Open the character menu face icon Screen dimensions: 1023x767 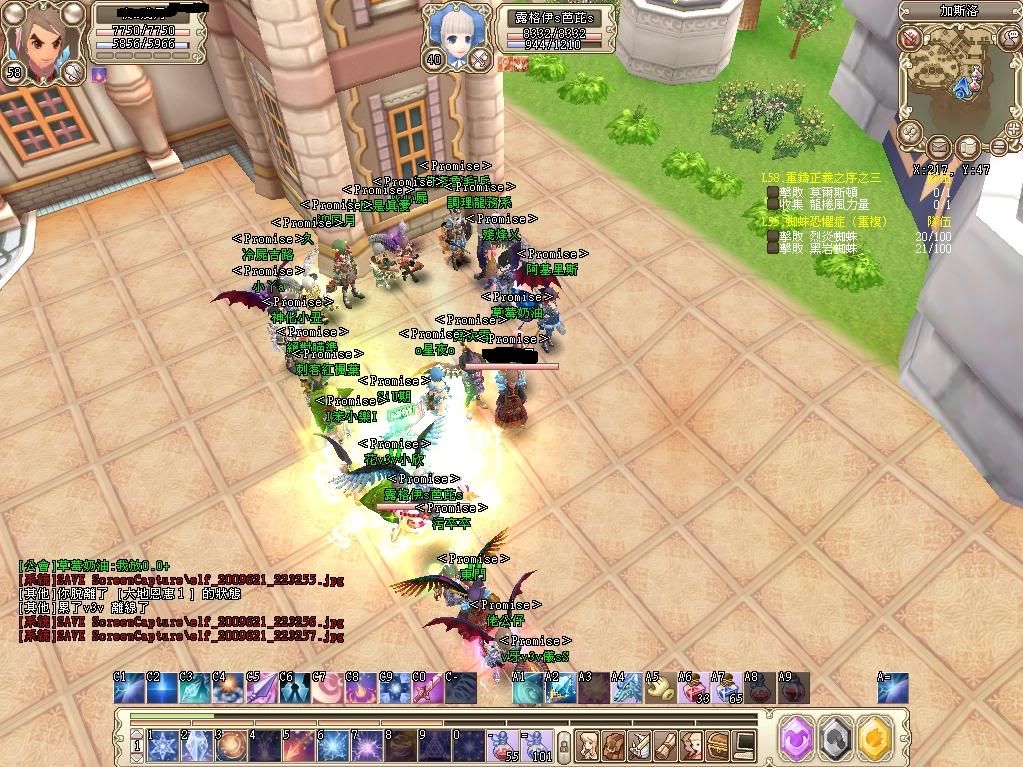click(x=587, y=745)
